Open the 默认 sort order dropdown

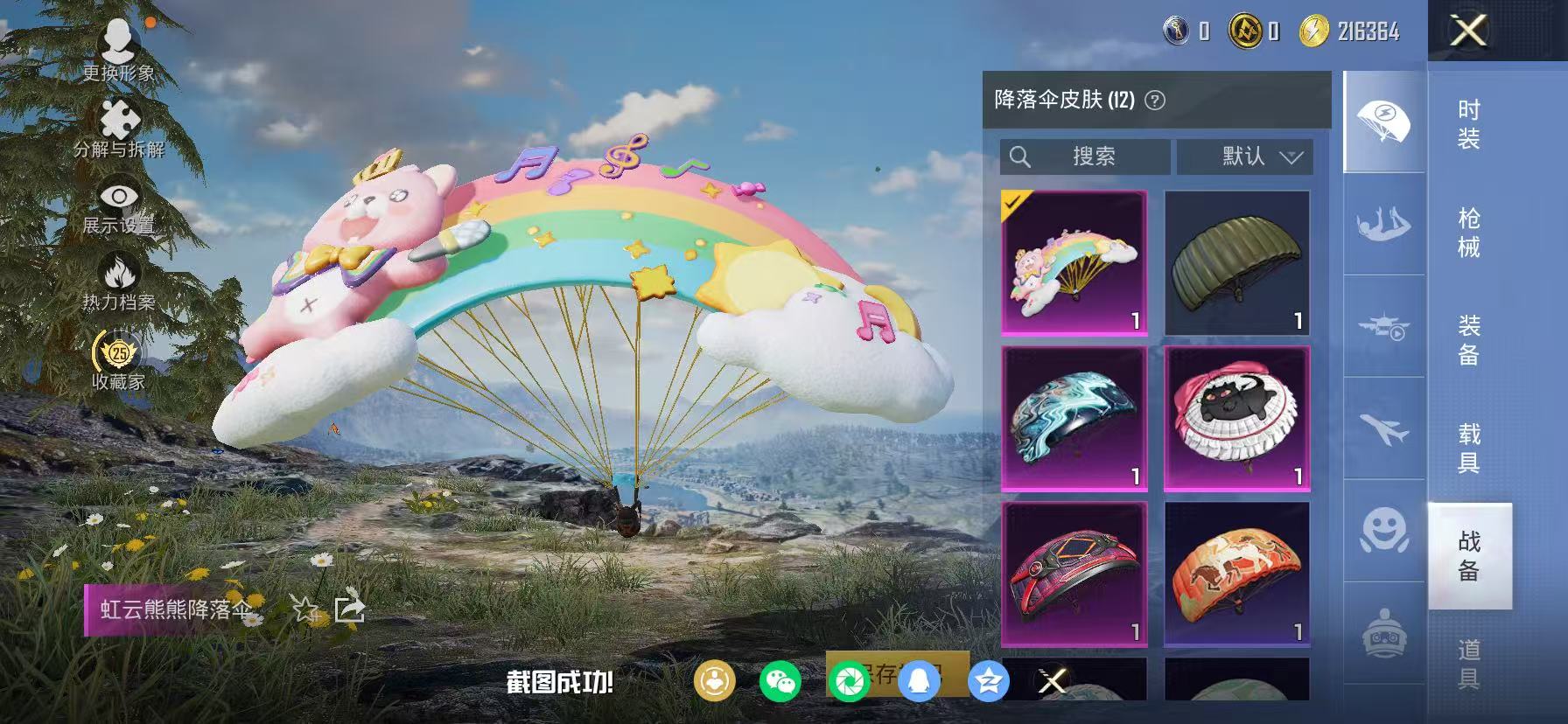1247,157
